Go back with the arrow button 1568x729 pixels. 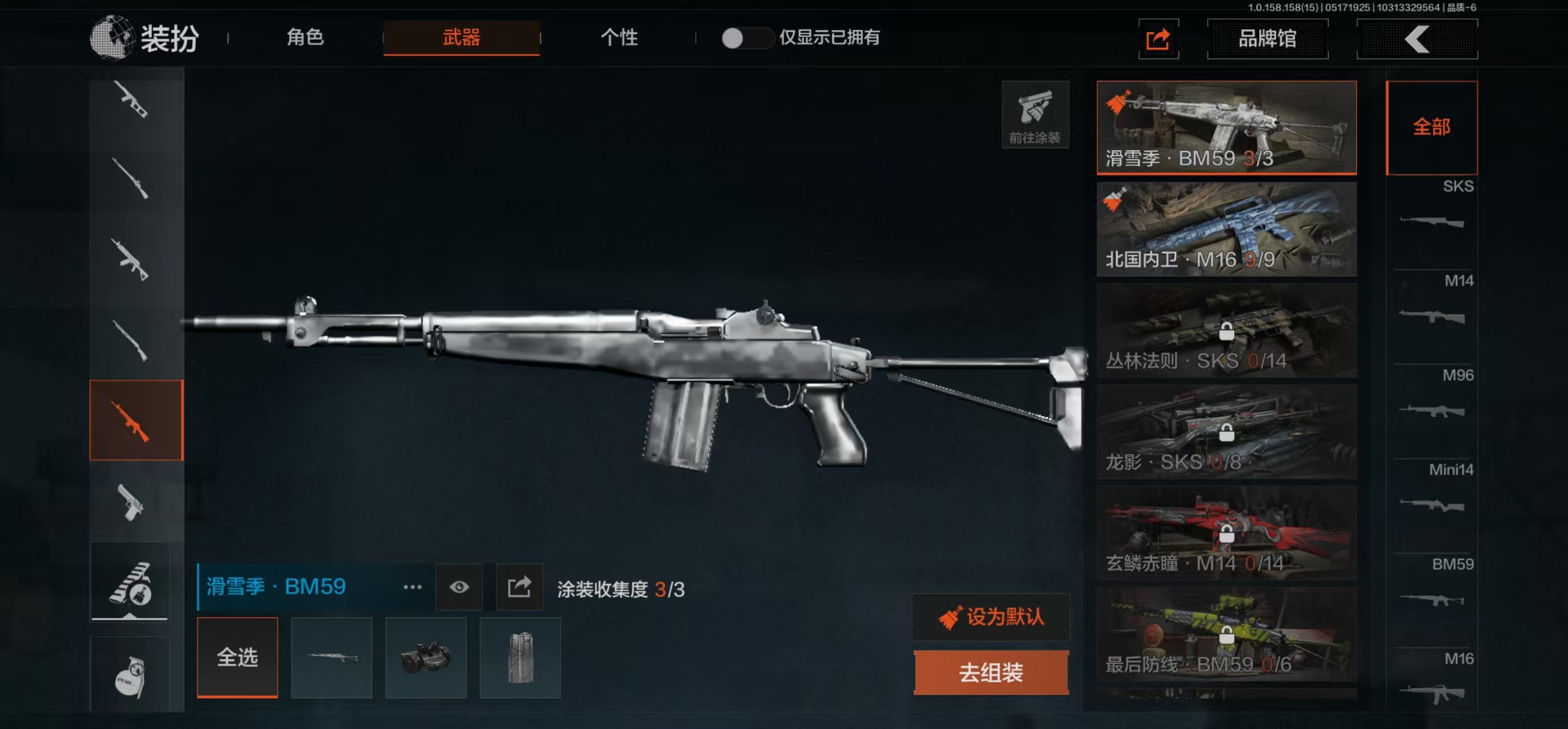click(x=1417, y=39)
